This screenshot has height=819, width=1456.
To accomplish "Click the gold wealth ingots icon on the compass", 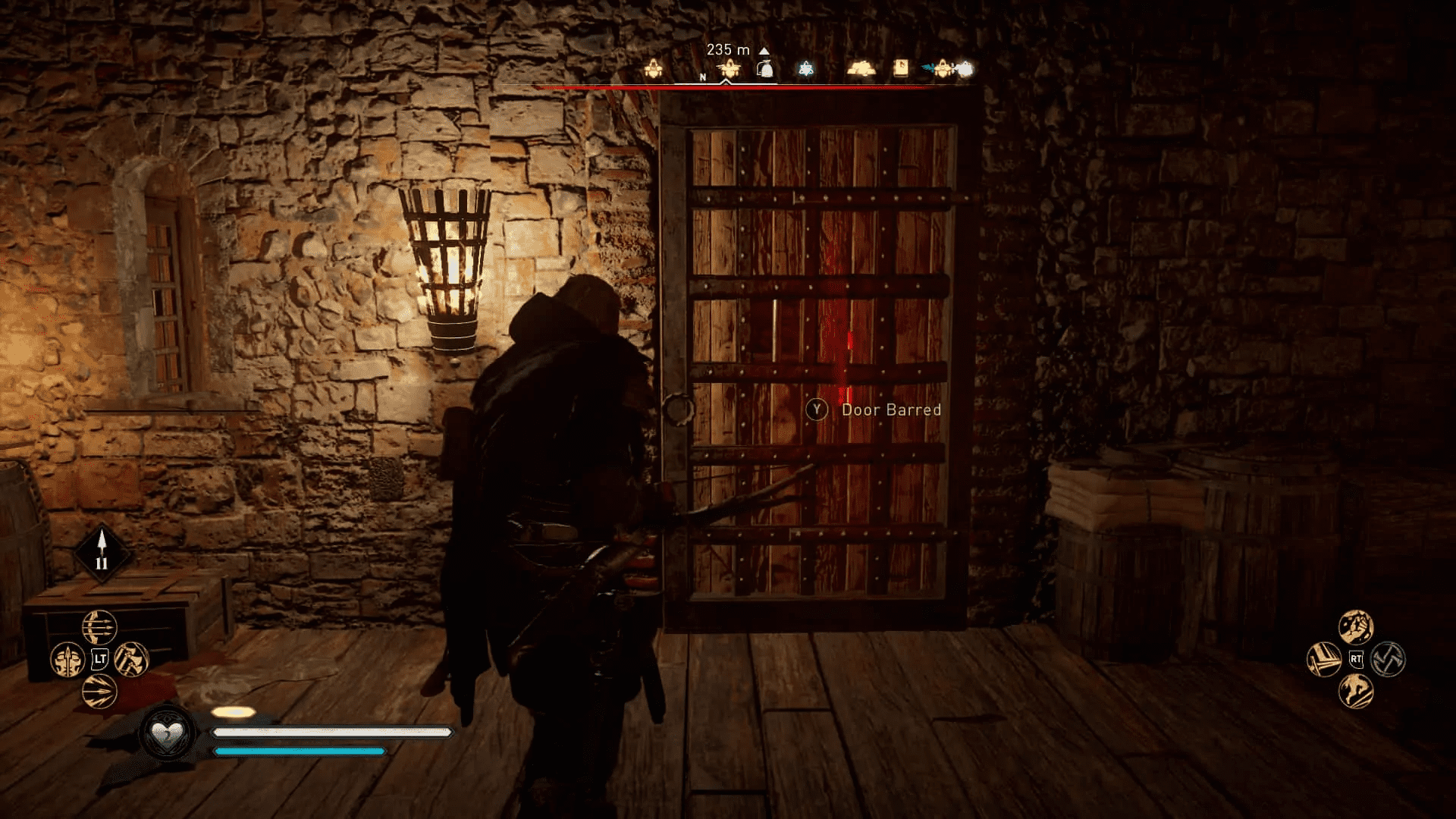I will pyautogui.click(x=861, y=68).
